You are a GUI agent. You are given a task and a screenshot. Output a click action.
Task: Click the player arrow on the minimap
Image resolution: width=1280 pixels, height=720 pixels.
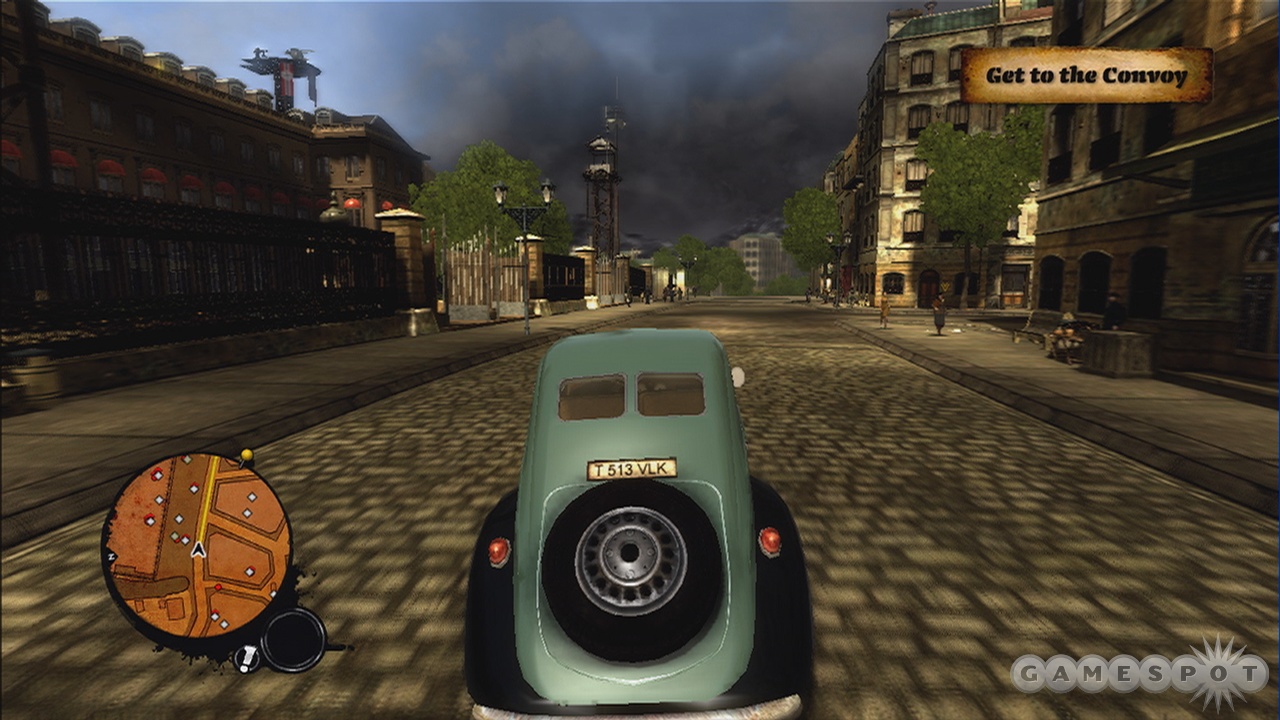click(x=198, y=549)
